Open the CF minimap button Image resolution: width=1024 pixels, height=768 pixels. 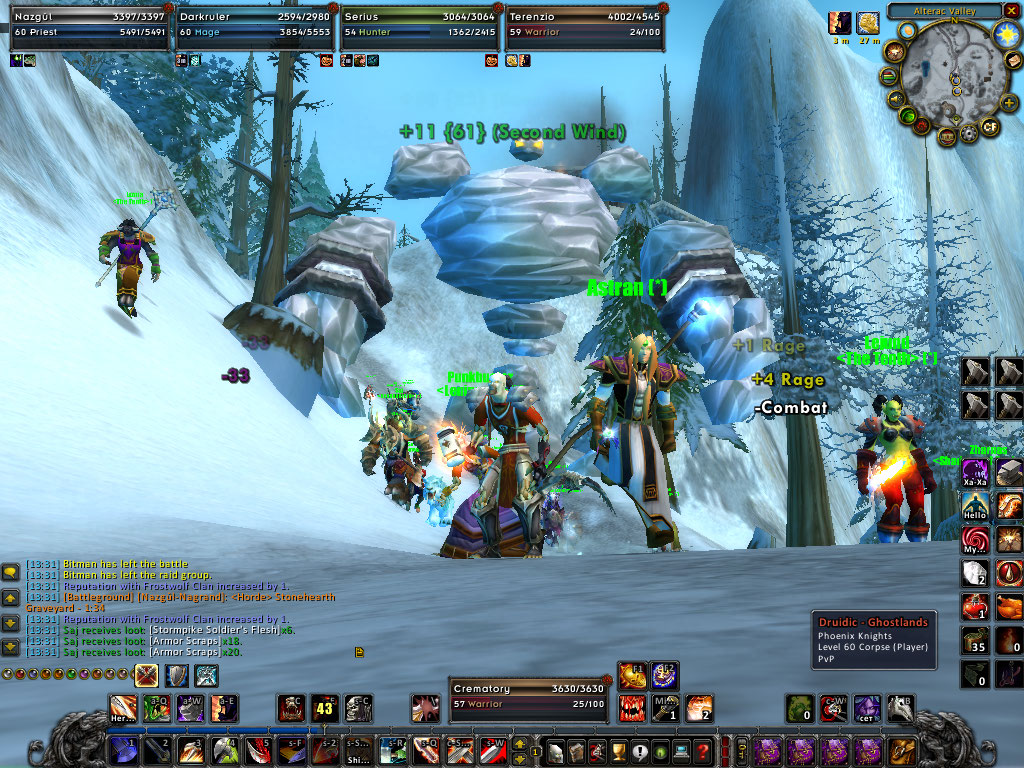[990, 127]
